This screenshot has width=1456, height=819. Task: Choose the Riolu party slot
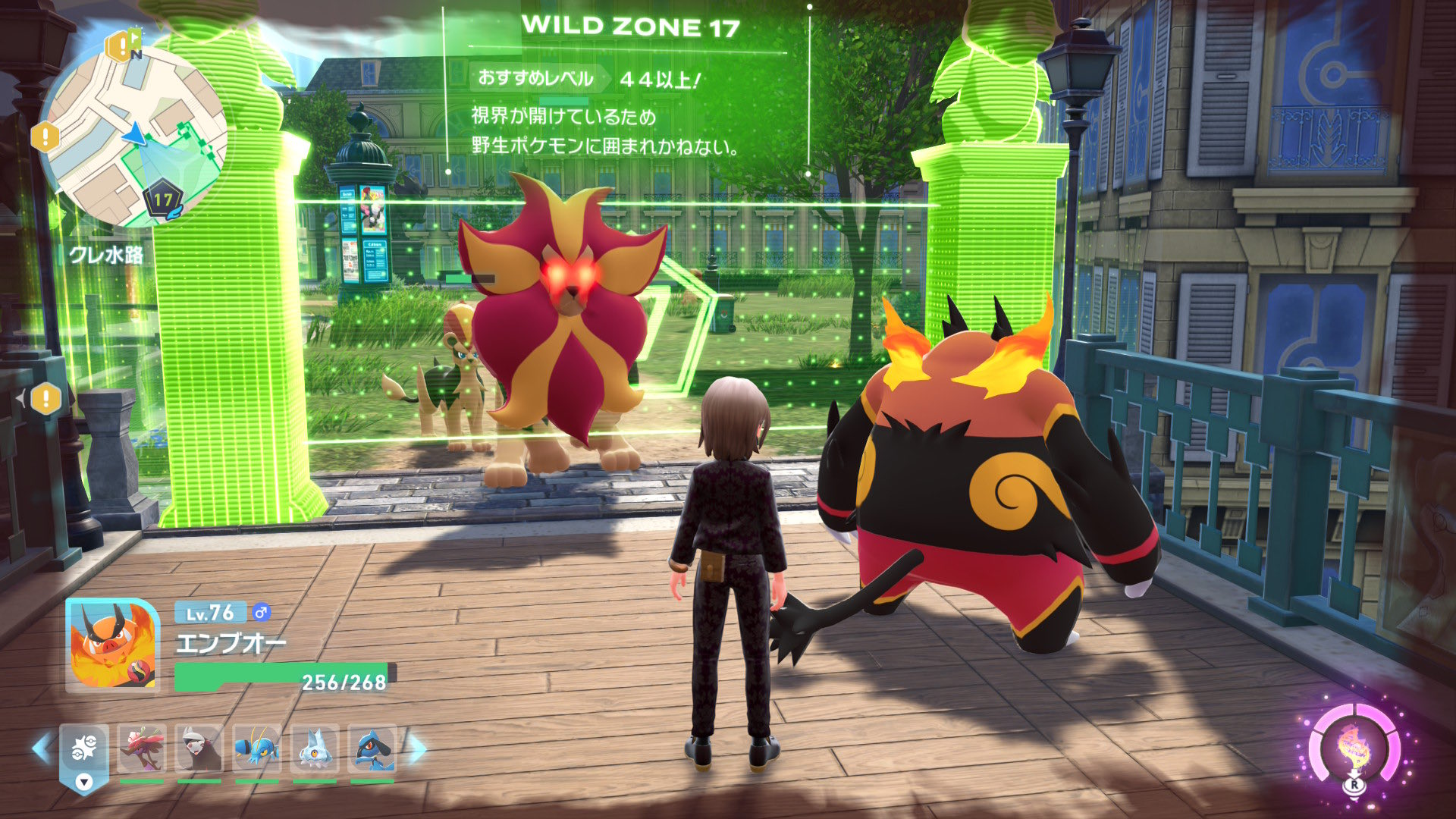pyautogui.click(x=372, y=748)
